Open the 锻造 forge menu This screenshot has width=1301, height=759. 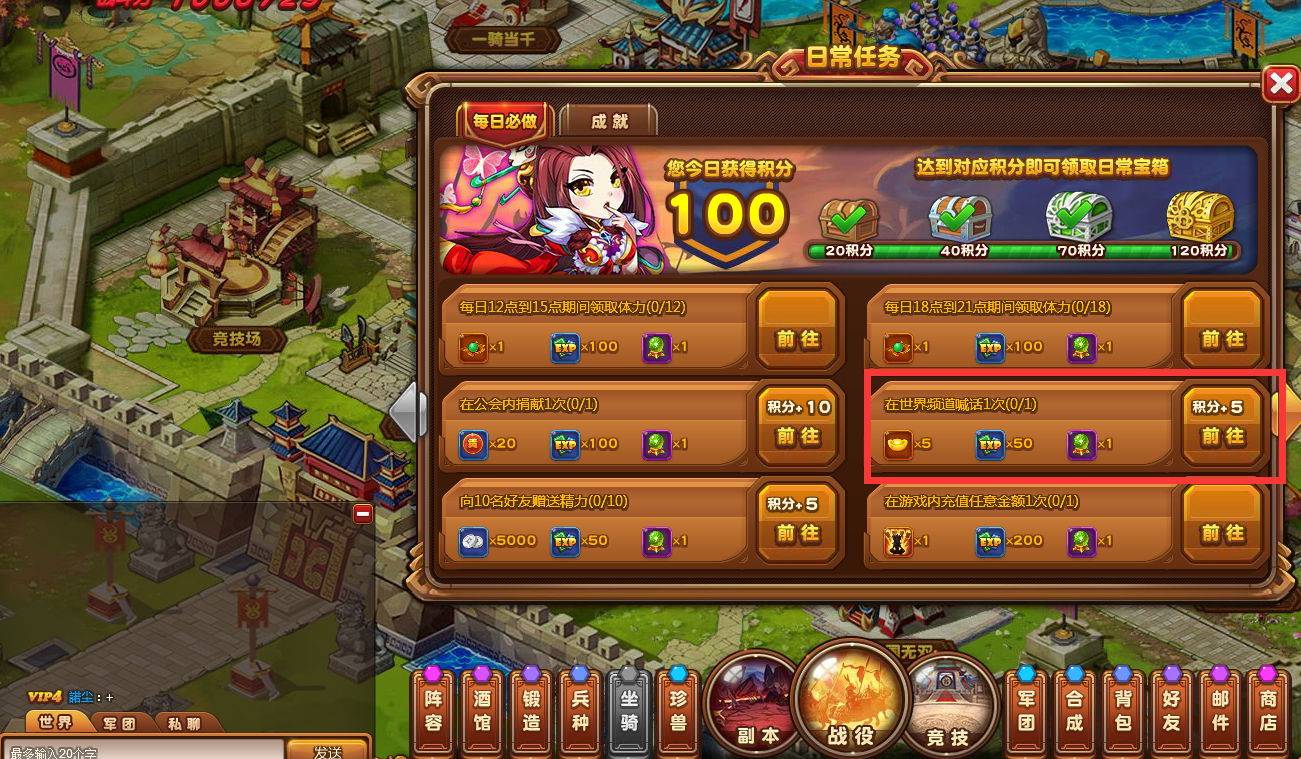pyautogui.click(x=531, y=710)
